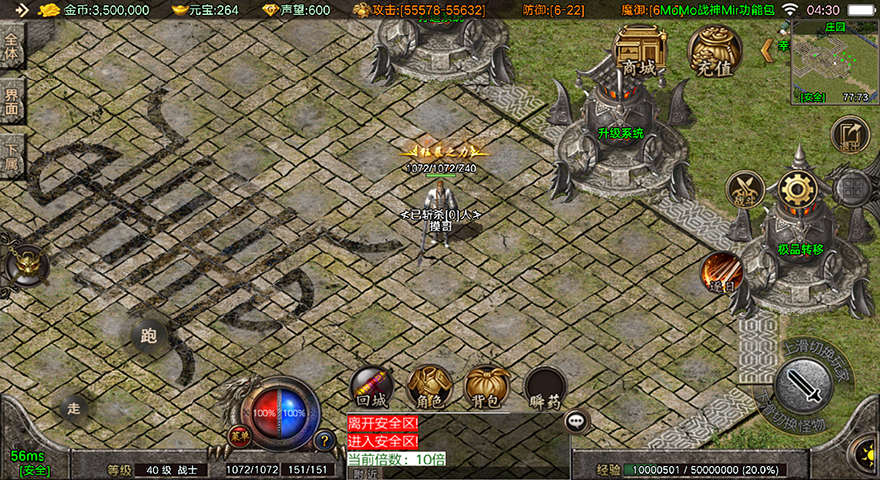Open the red 菜单 menu button
880x480 pixels.
coord(238,435)
